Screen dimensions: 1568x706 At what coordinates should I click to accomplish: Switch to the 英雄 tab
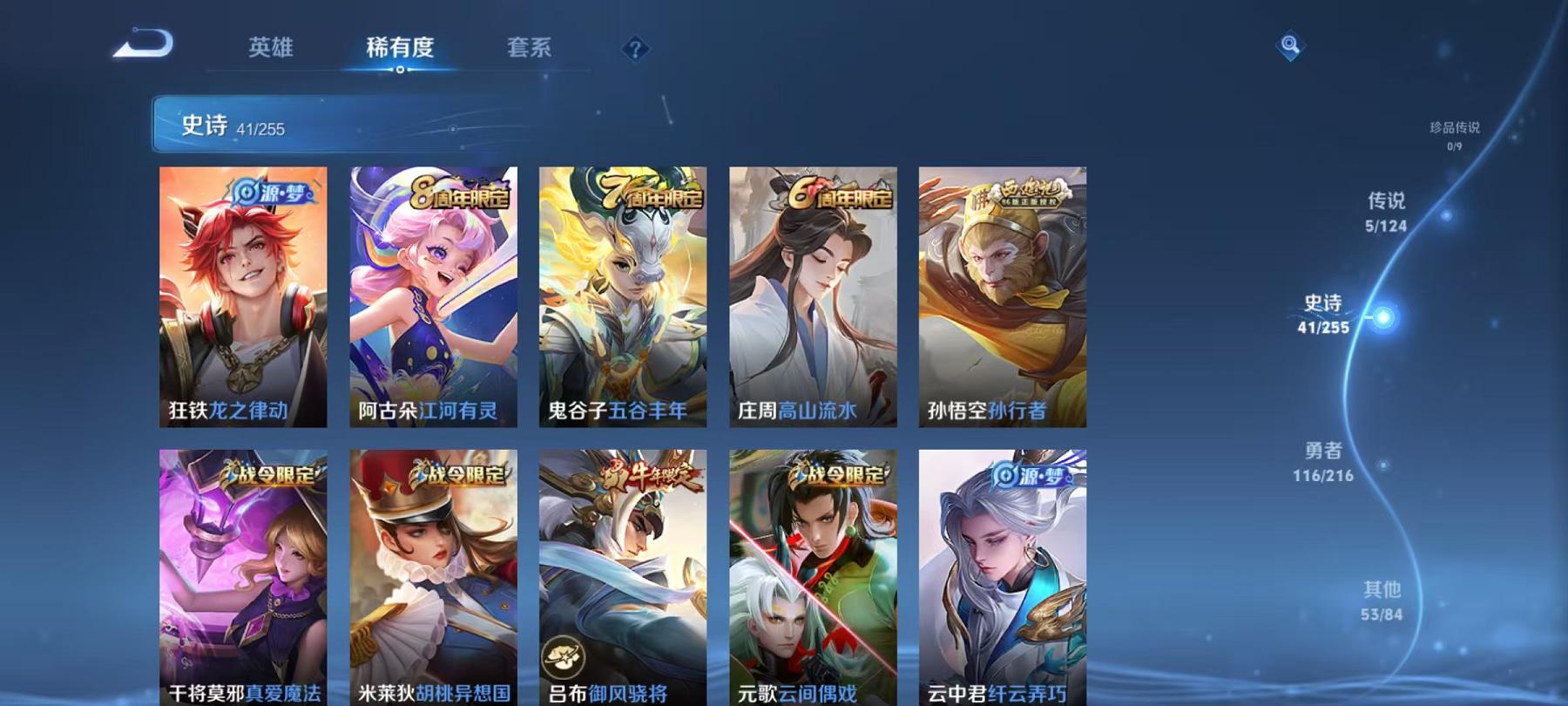coord(273,50)
